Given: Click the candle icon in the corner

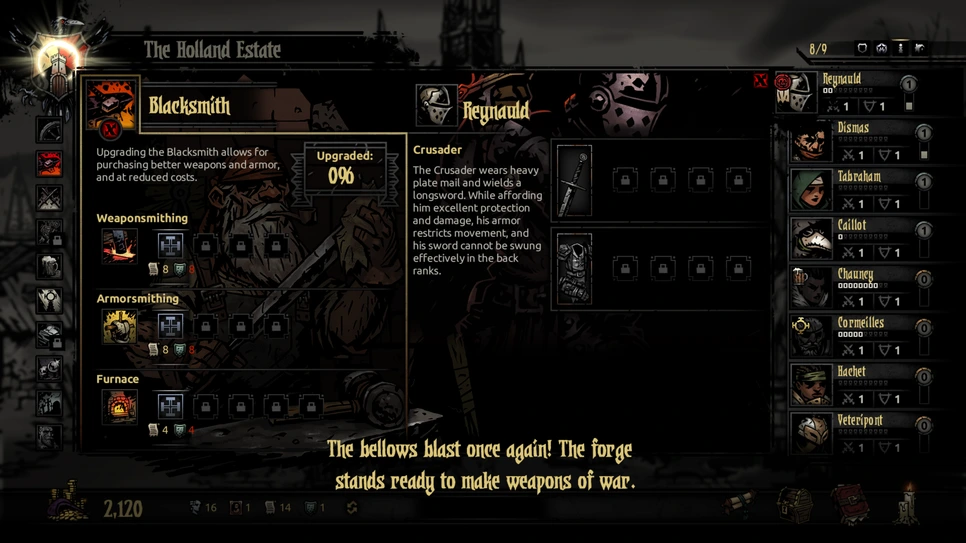Looking at the screenshot, I should pos(908,503).
